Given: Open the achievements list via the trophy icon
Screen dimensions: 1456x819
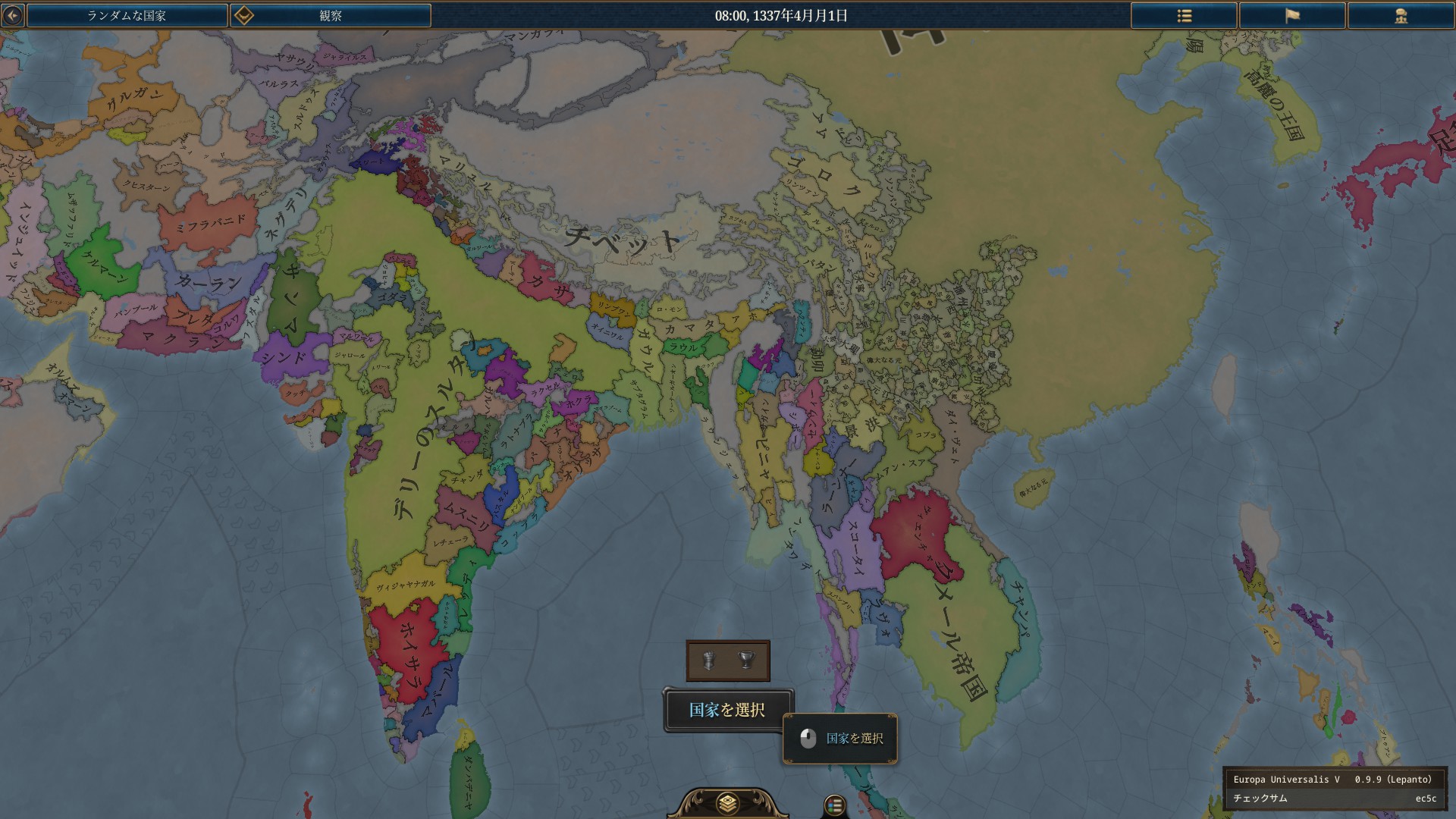Looking at the screenshot, I should click(747, 660).
